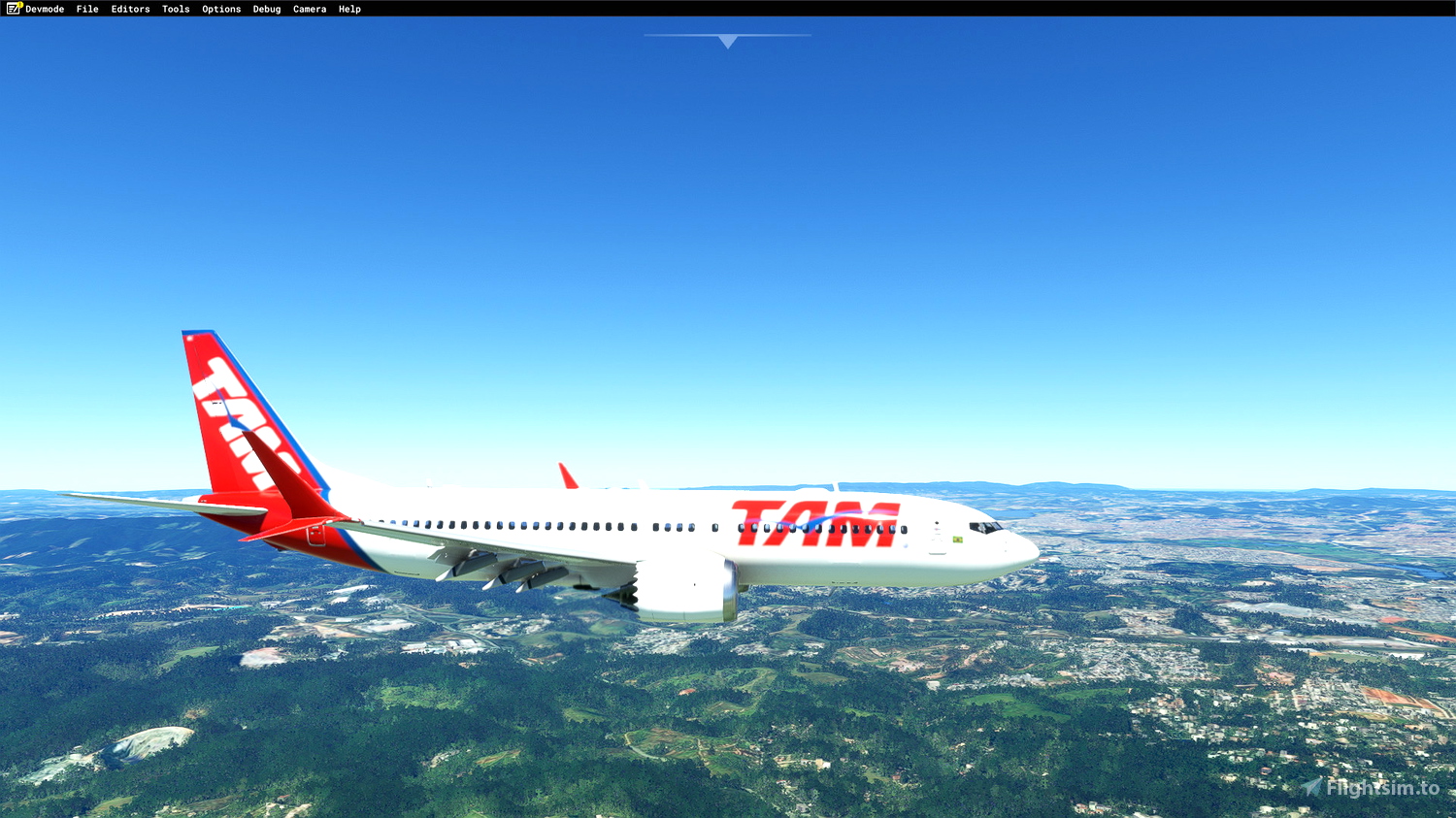
Task: Click Options to adjust devmode settings
Action: coord(220,9)
